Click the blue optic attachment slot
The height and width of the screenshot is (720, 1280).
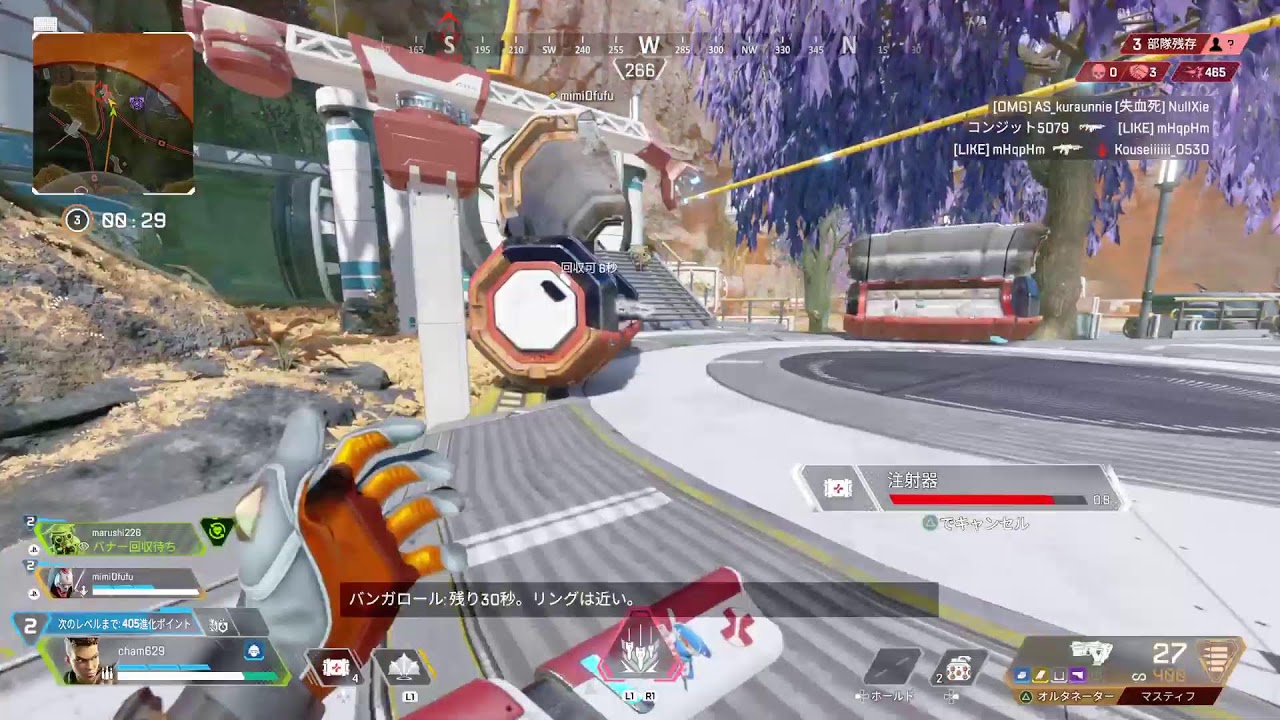(x=1021, y=675)
